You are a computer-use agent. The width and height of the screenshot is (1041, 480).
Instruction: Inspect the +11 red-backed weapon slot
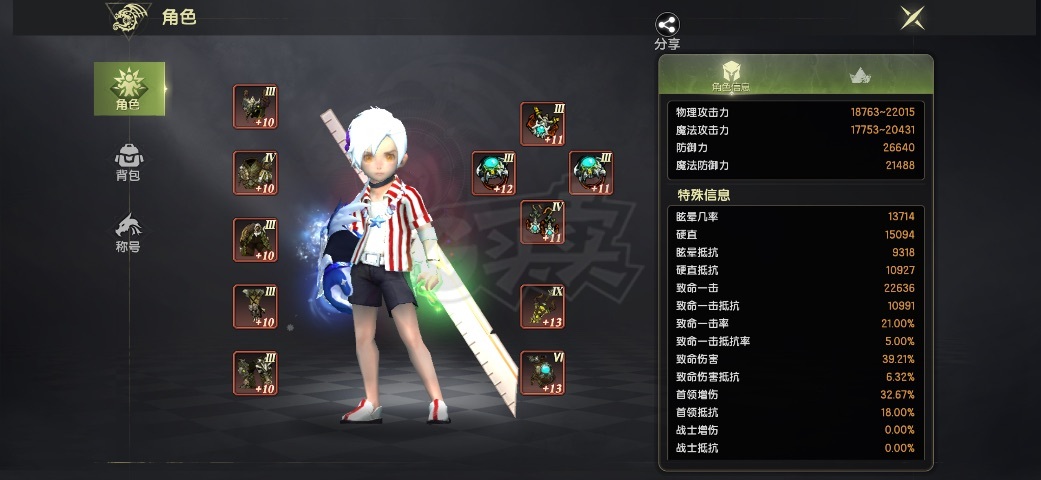(543, 123)
